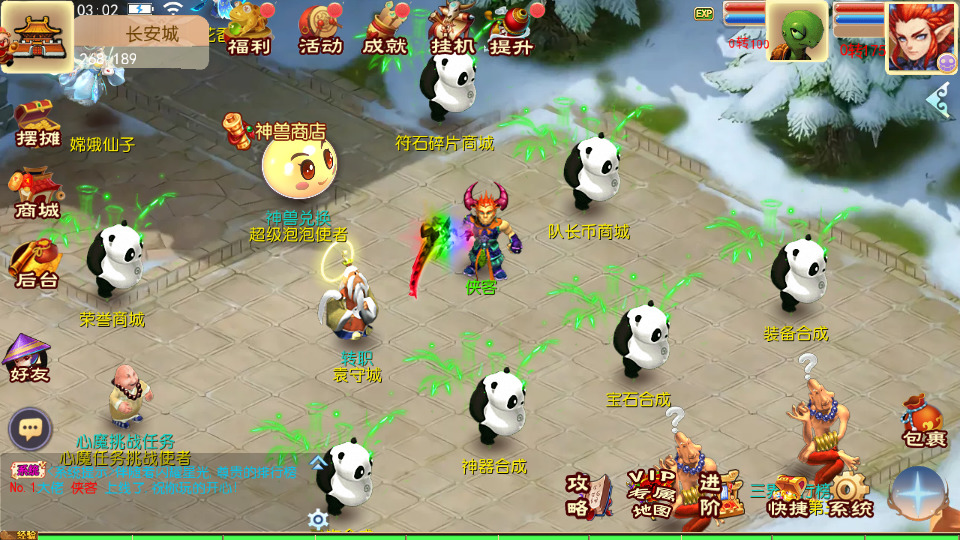Open the 福利 welfare menu
Viewport: 960px width, 540px height.
tap(249, 30)
